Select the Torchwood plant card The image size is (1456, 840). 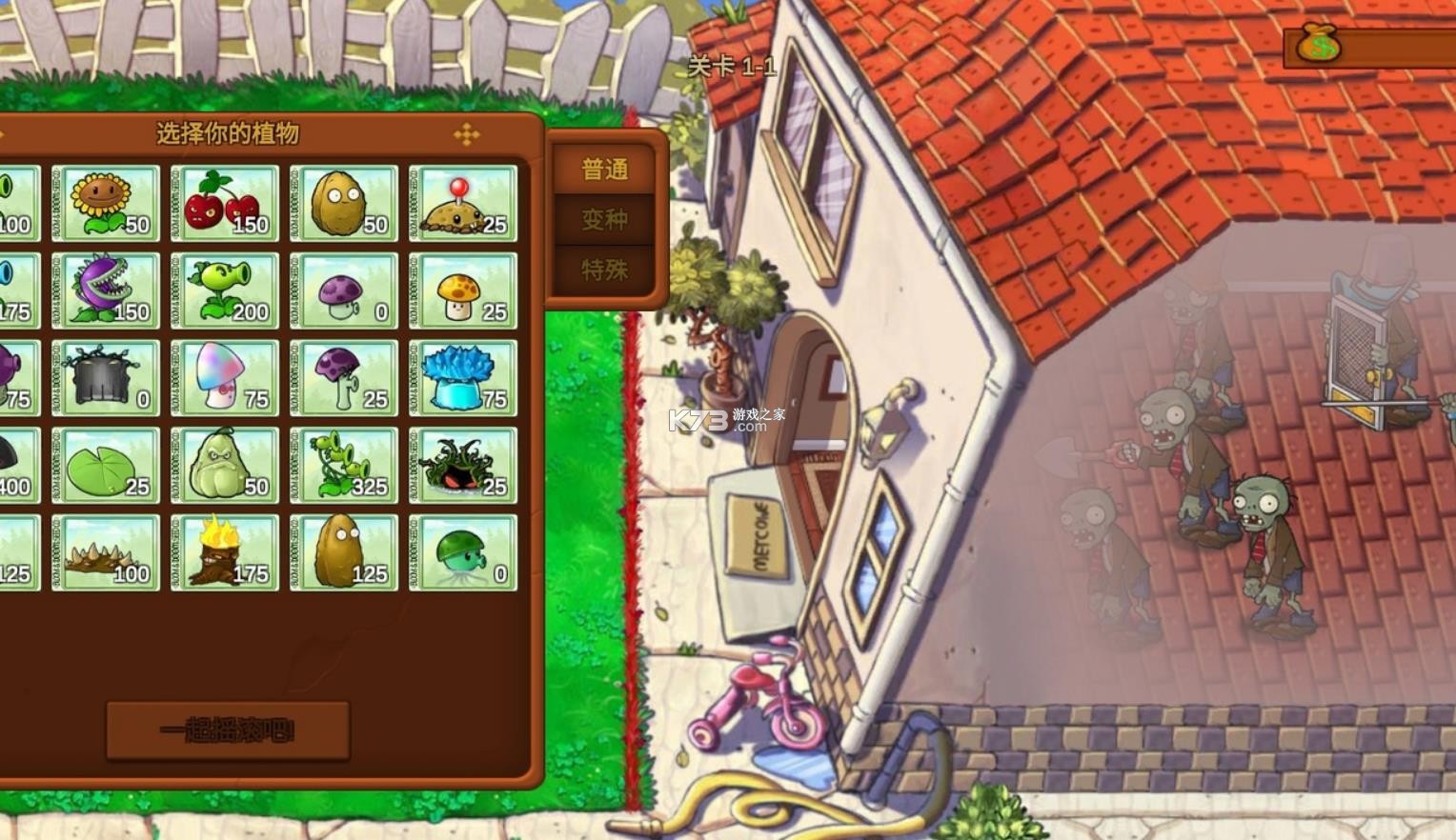point(225,552)
